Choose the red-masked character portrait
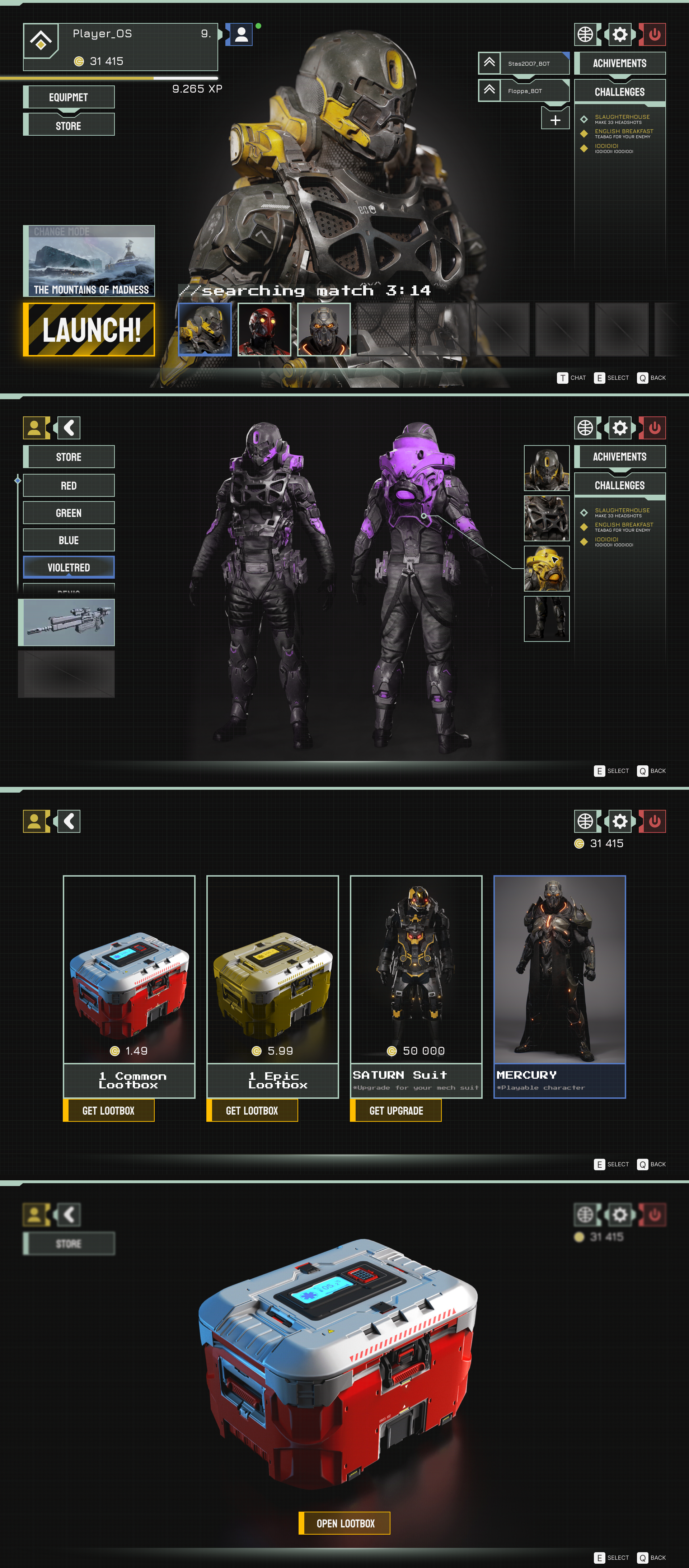This screenshot has height=1568, width=689. coord(264,329)
